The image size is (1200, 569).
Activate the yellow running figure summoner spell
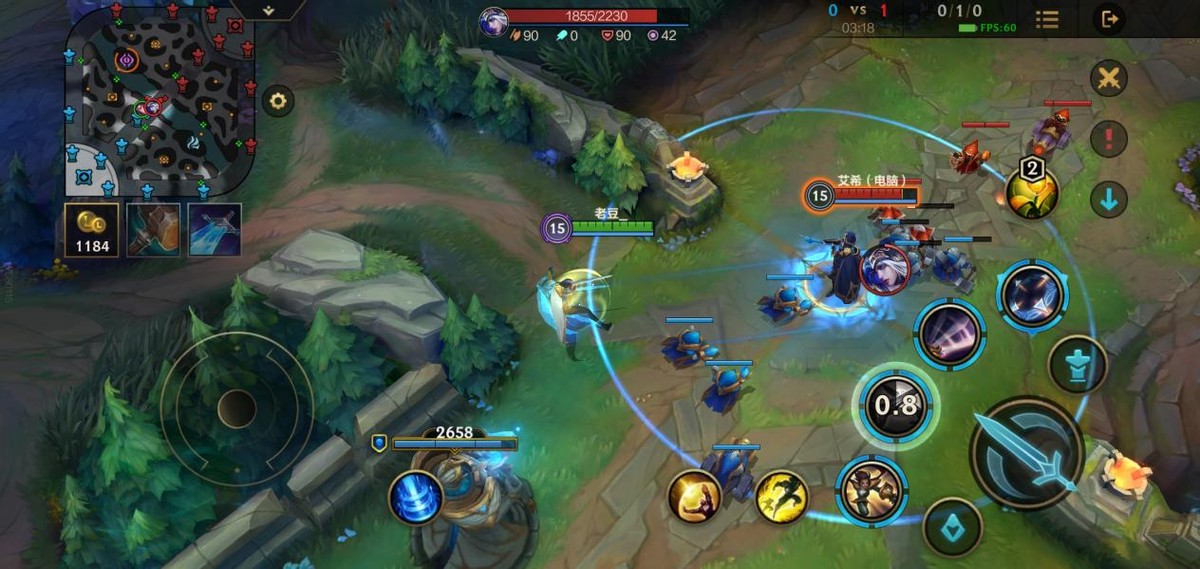(x=782, y=496)
